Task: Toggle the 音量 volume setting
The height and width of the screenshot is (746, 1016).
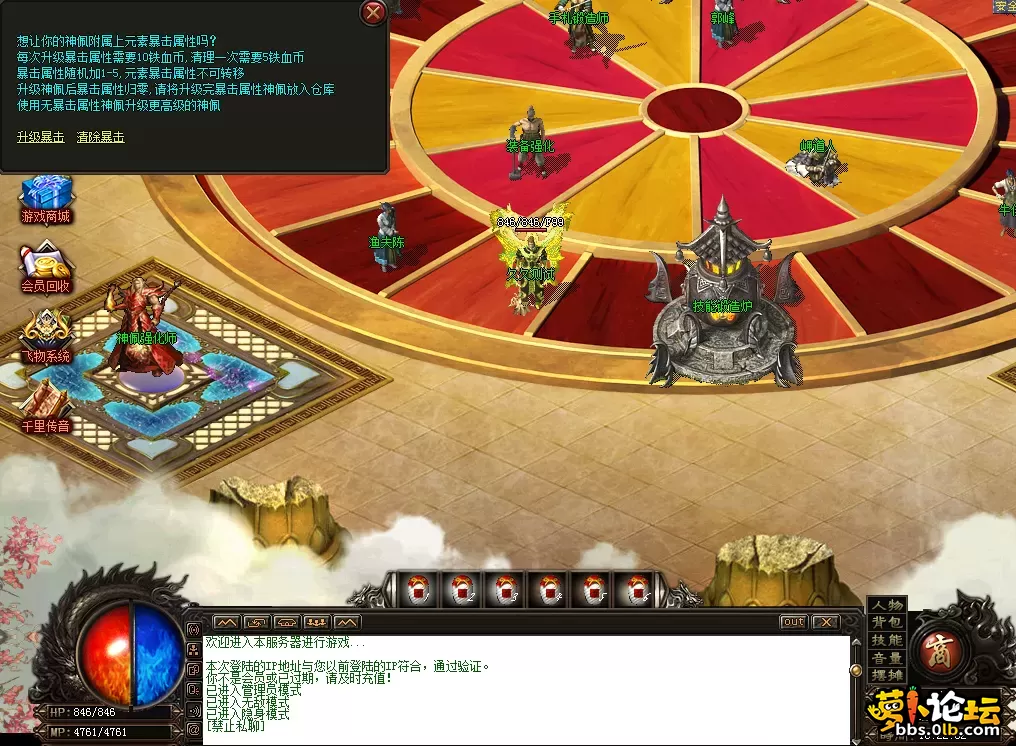Action: tap(886, 658)
